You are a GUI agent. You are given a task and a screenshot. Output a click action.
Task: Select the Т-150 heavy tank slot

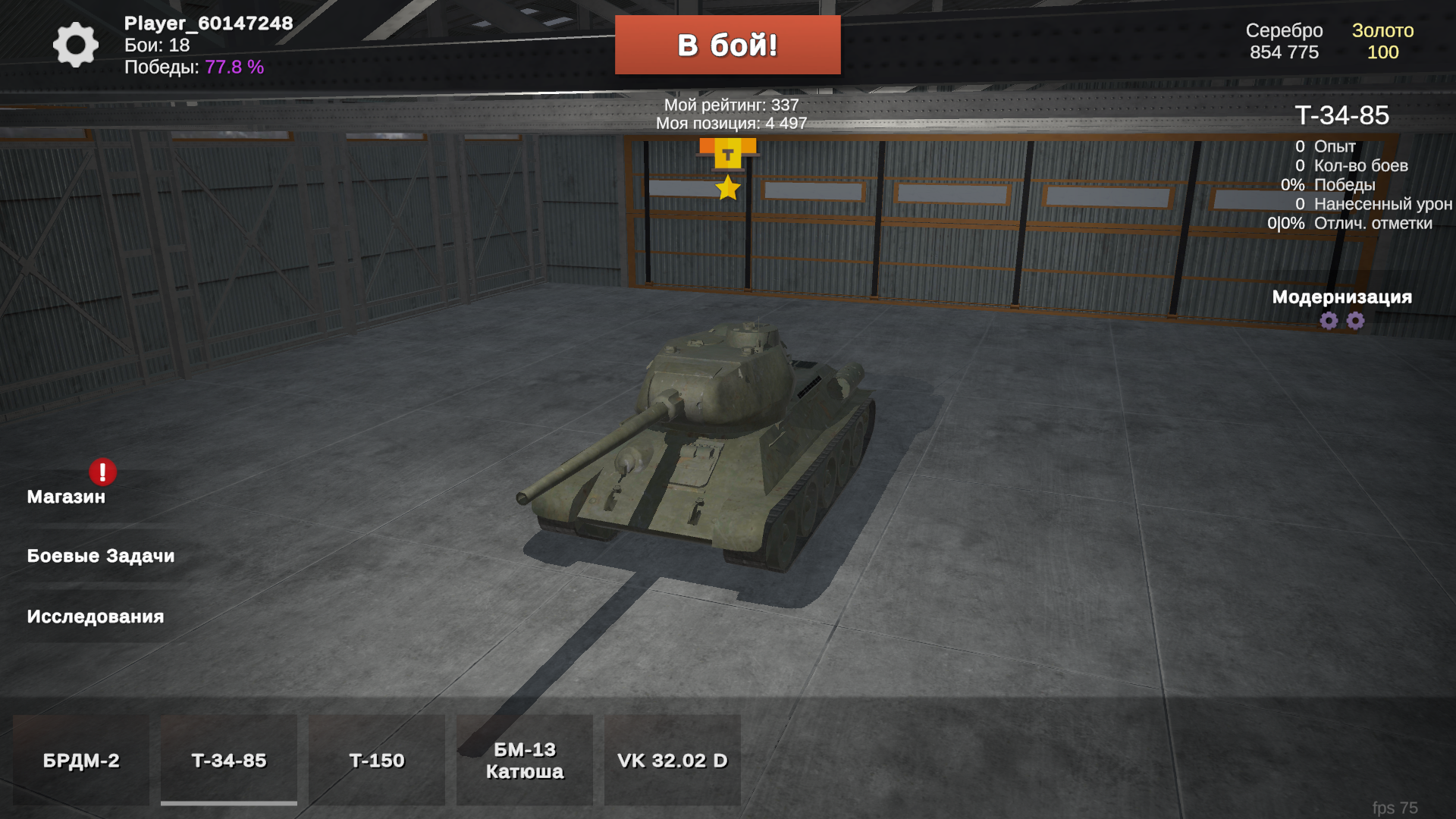377,760
